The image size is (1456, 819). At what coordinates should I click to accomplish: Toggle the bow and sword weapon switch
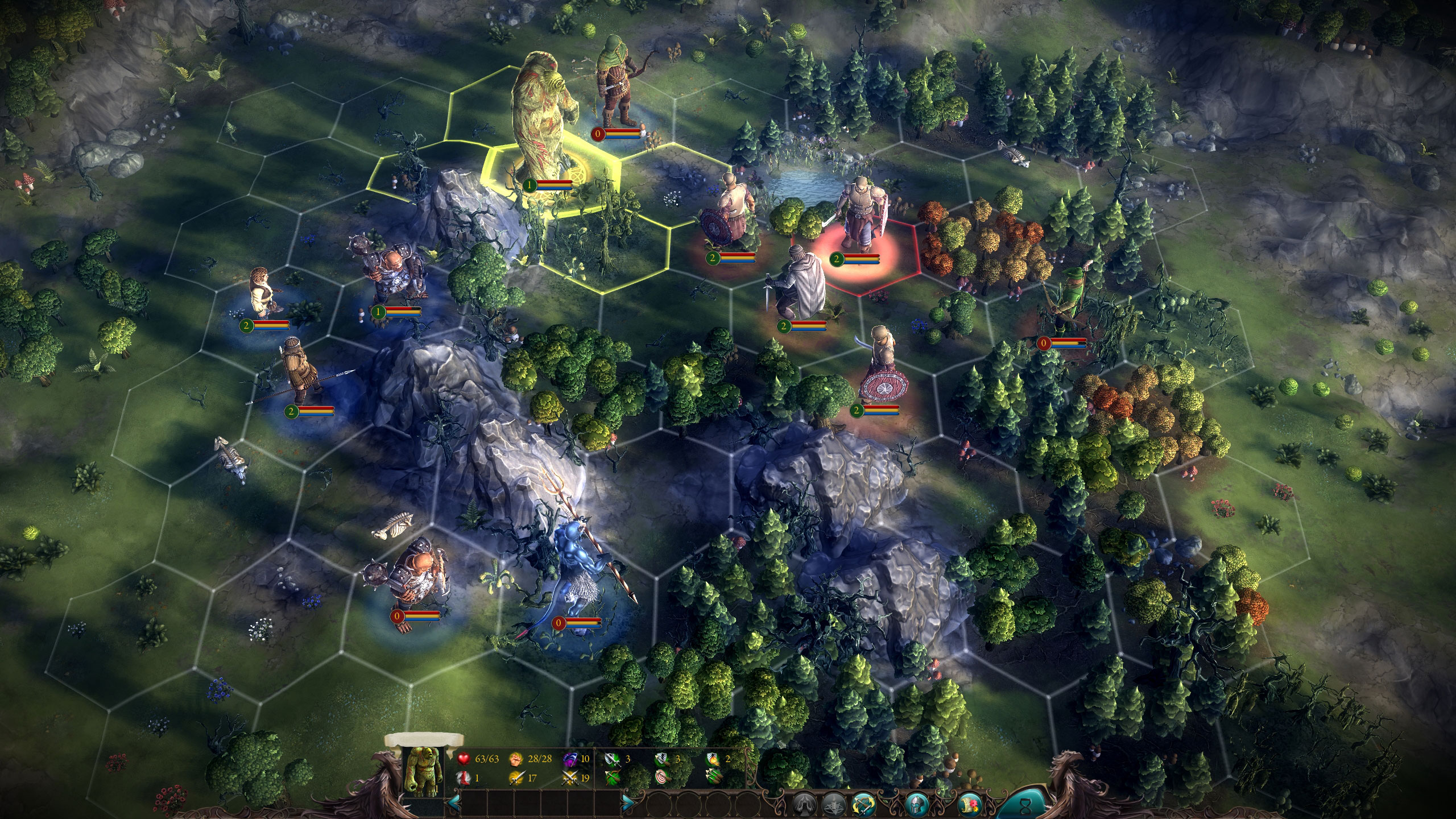pos(864,804)
